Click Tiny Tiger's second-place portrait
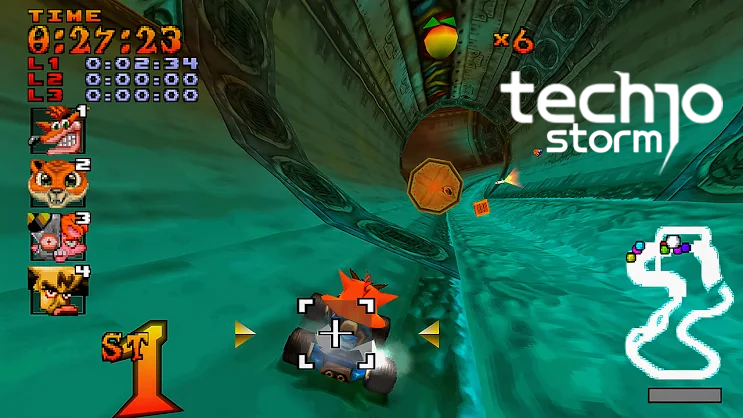 (x=56, y=181)
